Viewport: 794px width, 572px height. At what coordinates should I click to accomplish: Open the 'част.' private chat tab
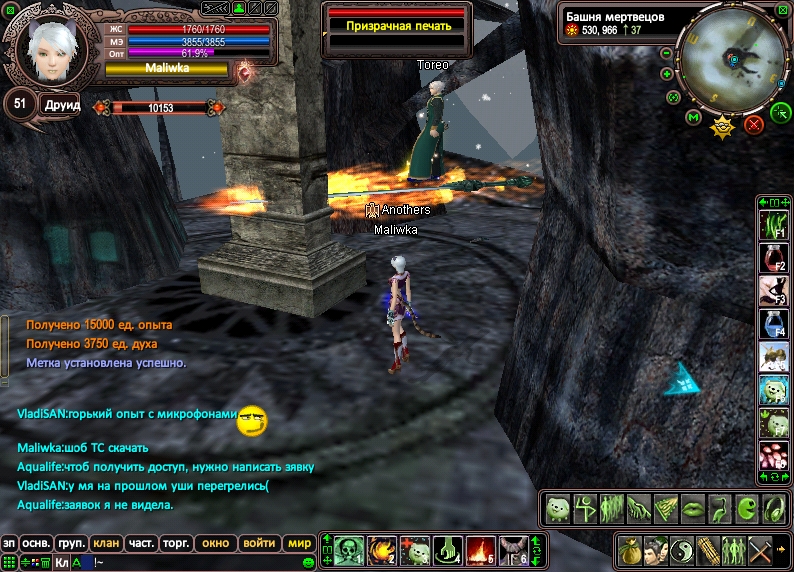pos(141,543)
